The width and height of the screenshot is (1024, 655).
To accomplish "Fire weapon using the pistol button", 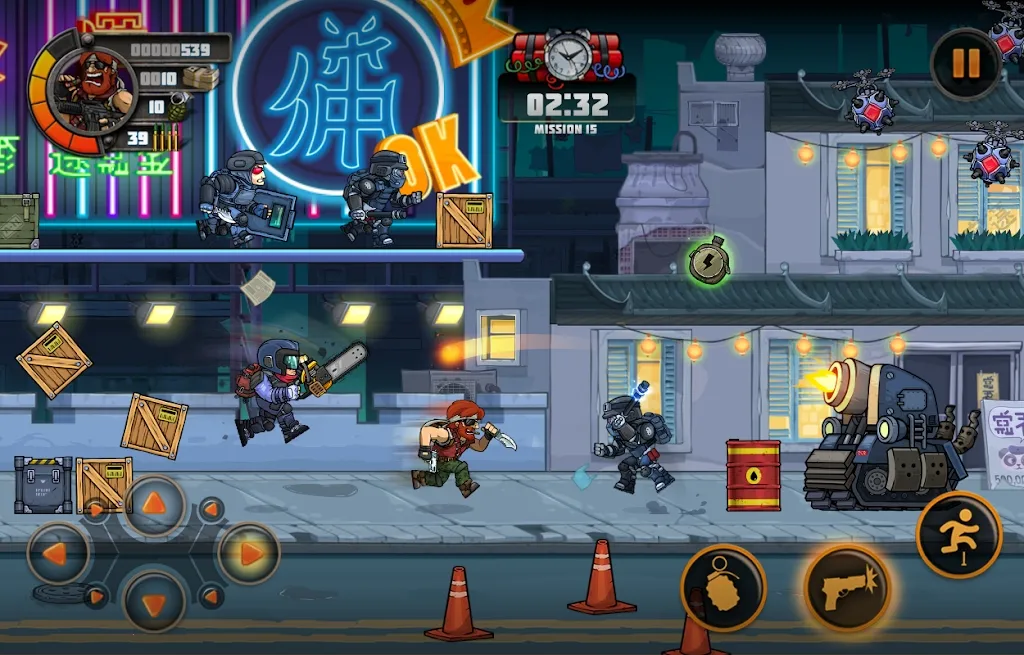I will pos(847,589).
